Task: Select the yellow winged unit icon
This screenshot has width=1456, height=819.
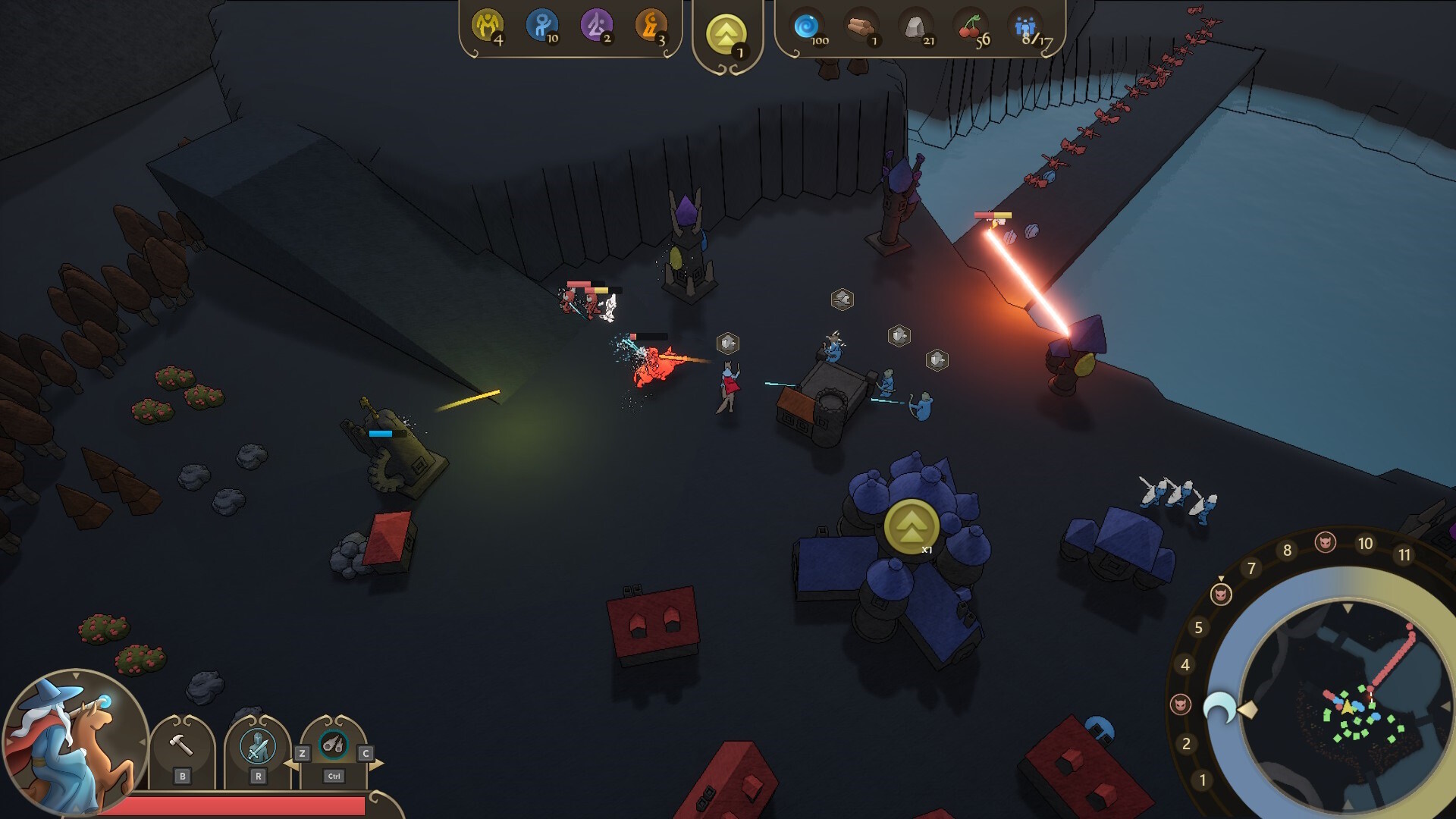Action: pyautogui.click(x=487, y=27)
